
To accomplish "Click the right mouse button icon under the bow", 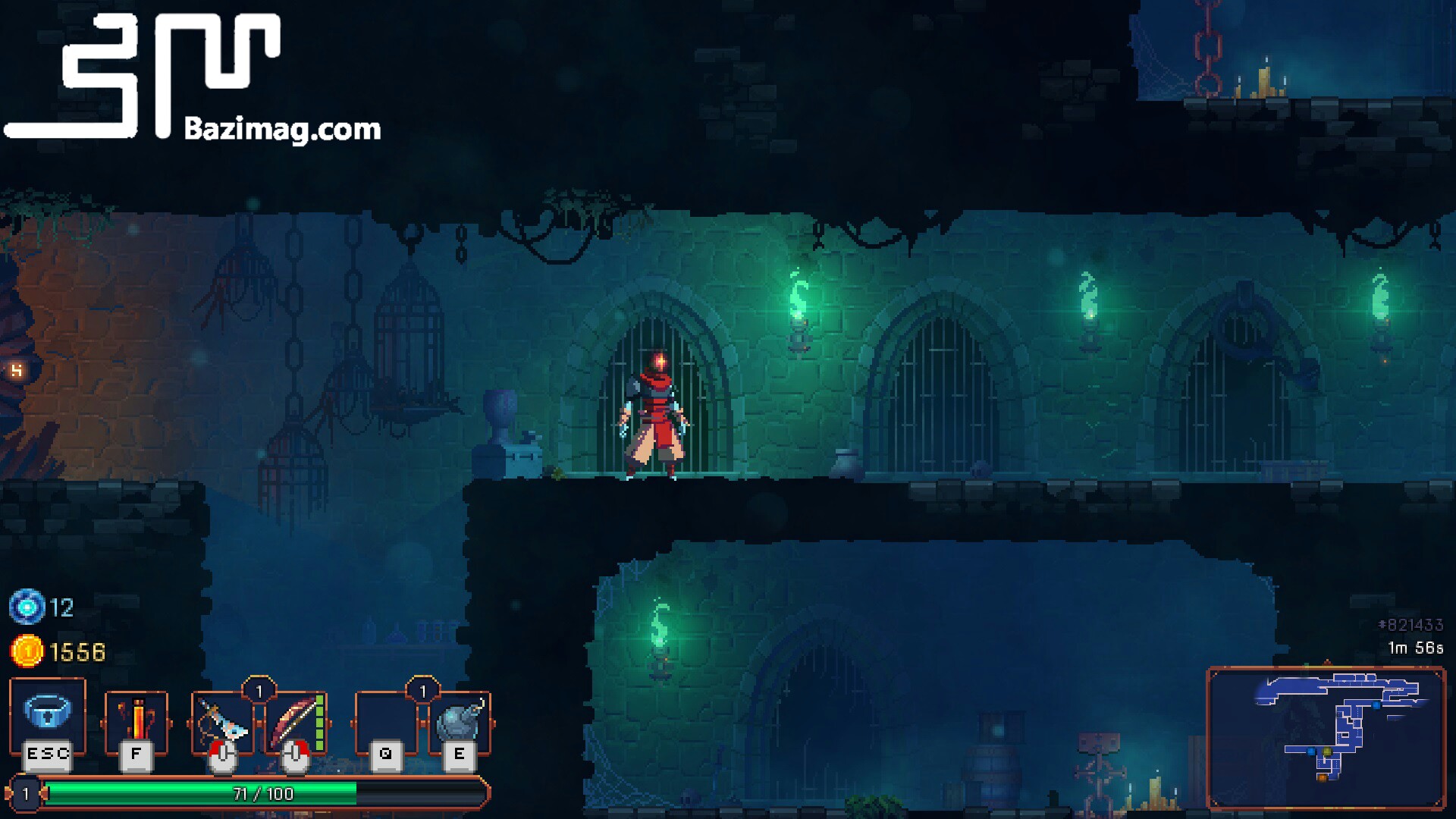I will tap(291, 757).
